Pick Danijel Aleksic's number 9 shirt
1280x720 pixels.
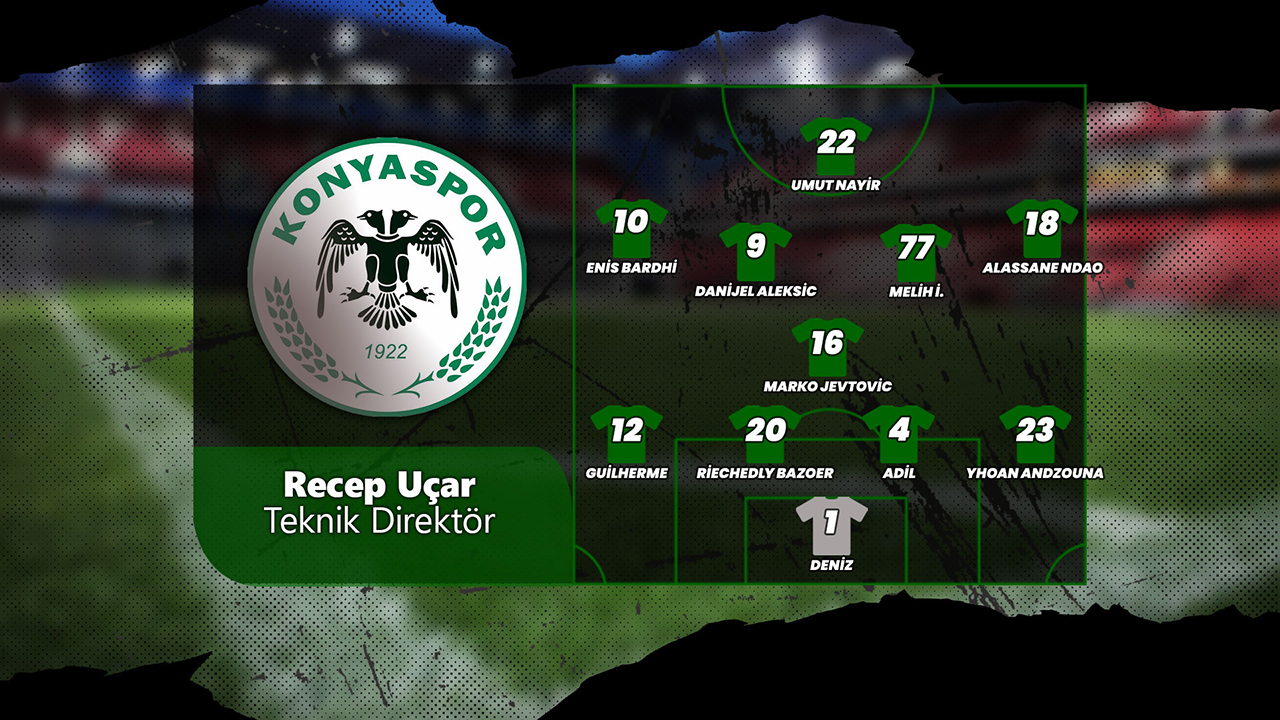756,249
